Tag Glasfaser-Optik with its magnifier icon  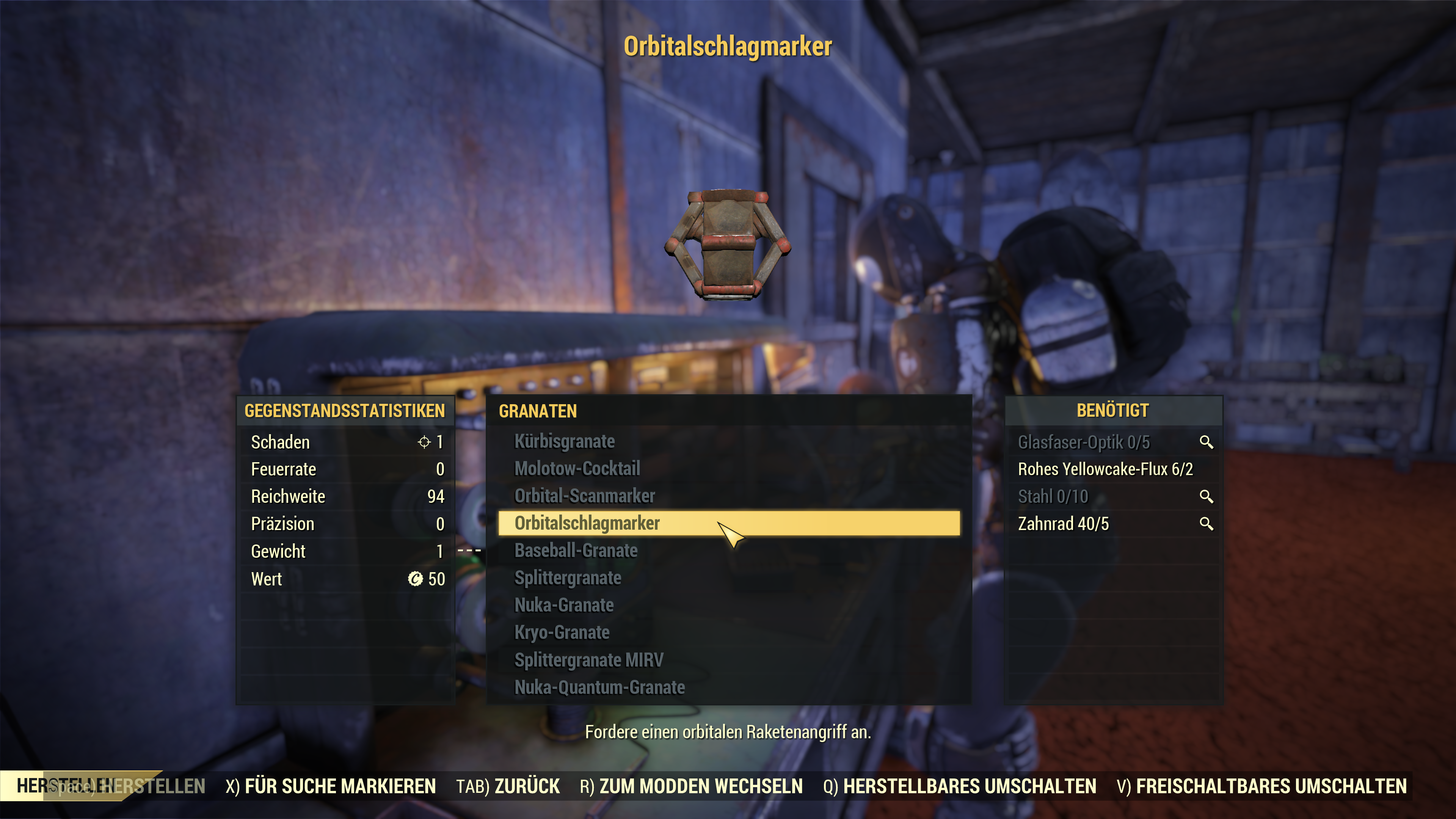[1206, 442]
